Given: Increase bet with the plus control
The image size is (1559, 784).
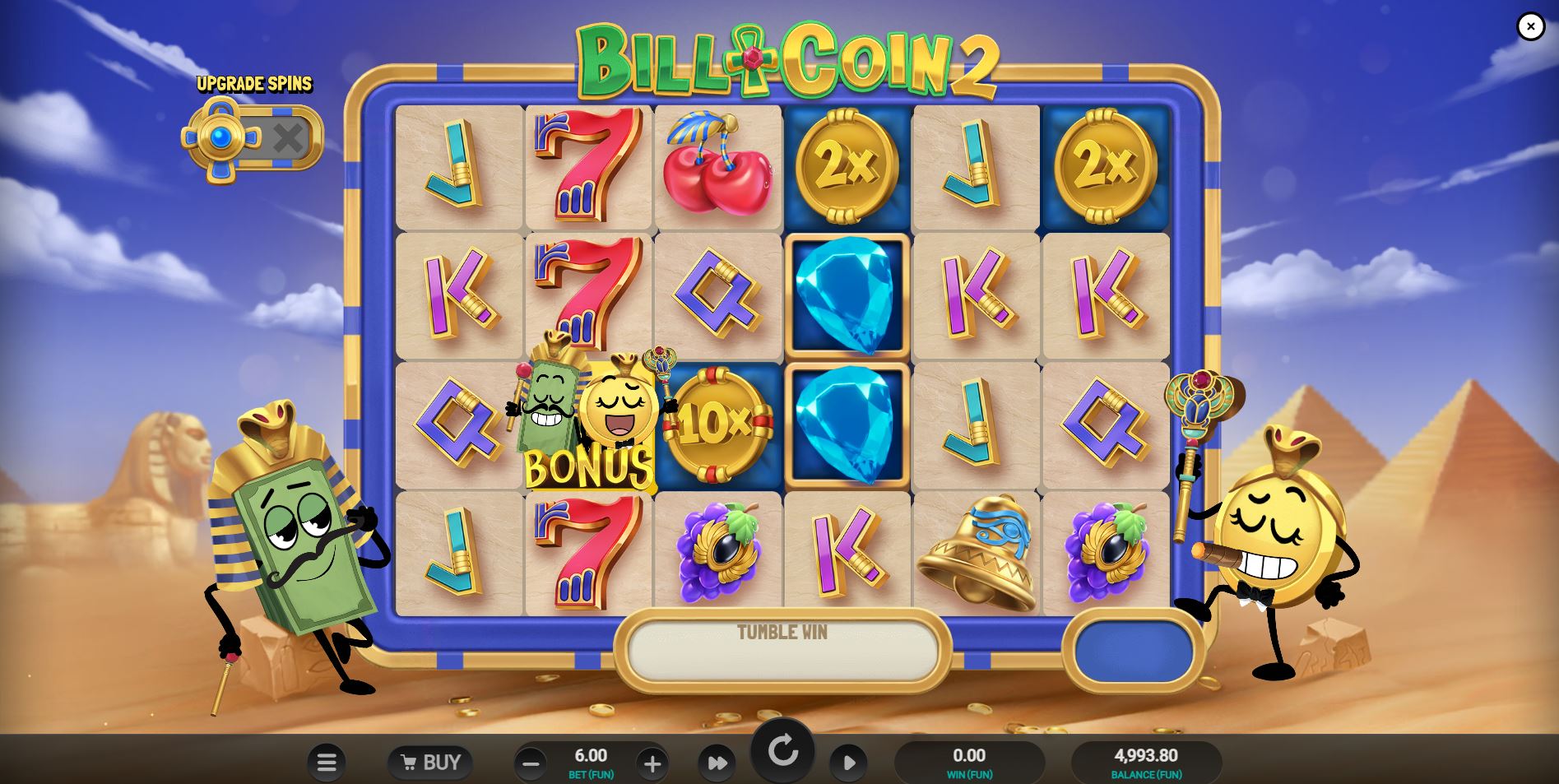Looking at the screenshot, I should 652,762.
